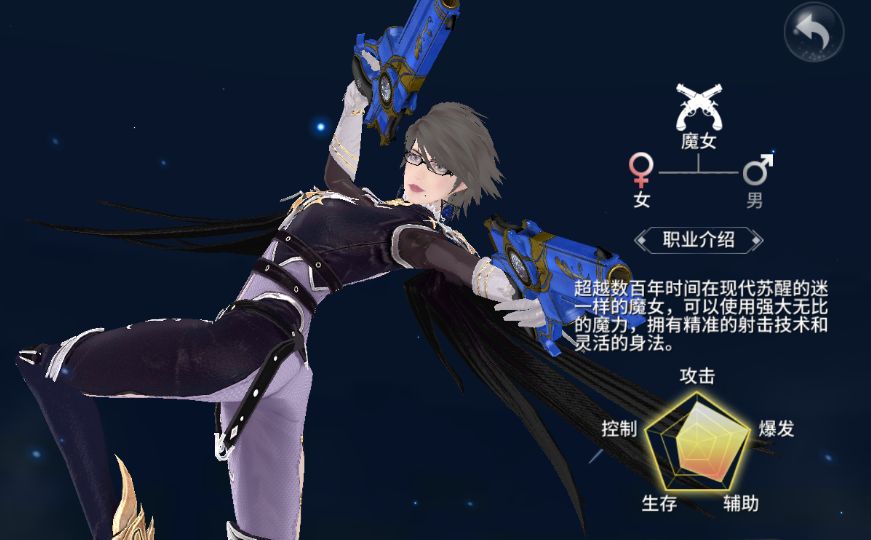
Task: Inspect the pentagon class stats chart
Action: click(697, 441)
